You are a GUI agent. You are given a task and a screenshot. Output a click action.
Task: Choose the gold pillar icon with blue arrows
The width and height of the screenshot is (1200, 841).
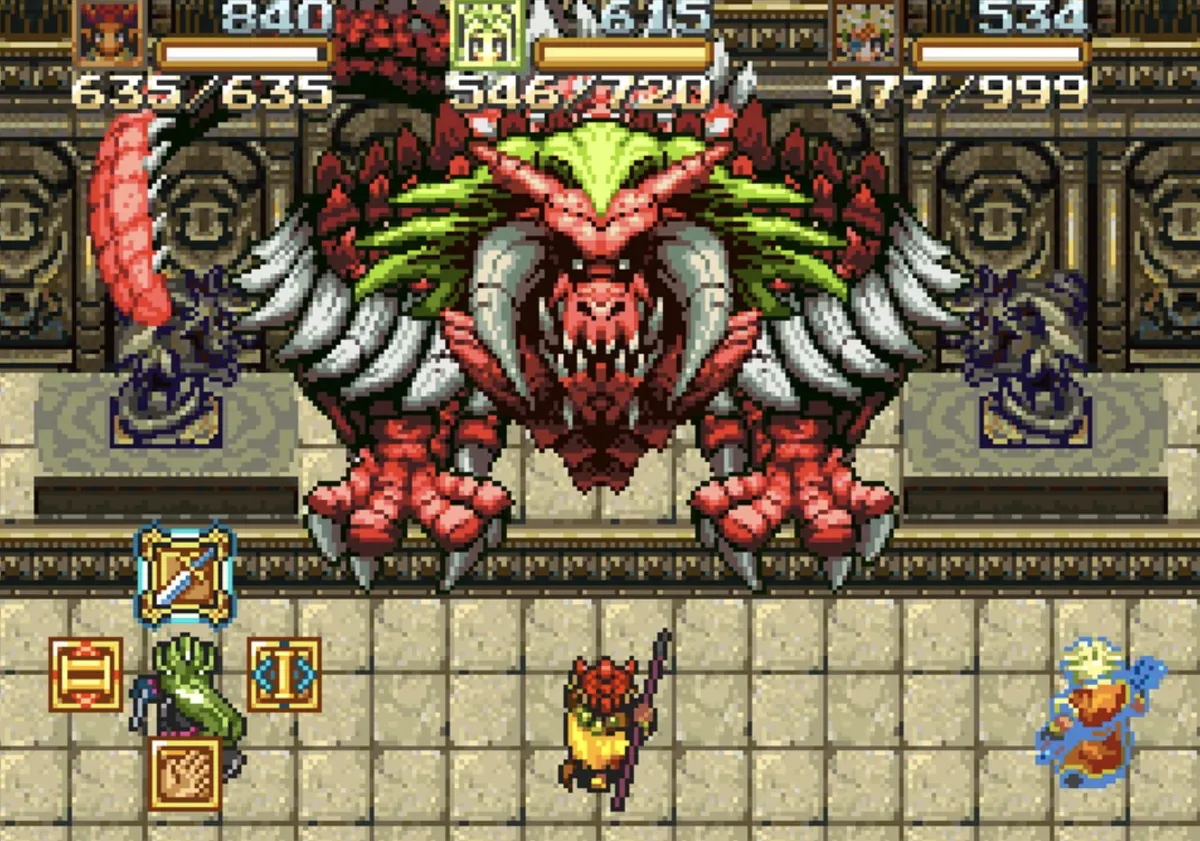coord(284,674)
